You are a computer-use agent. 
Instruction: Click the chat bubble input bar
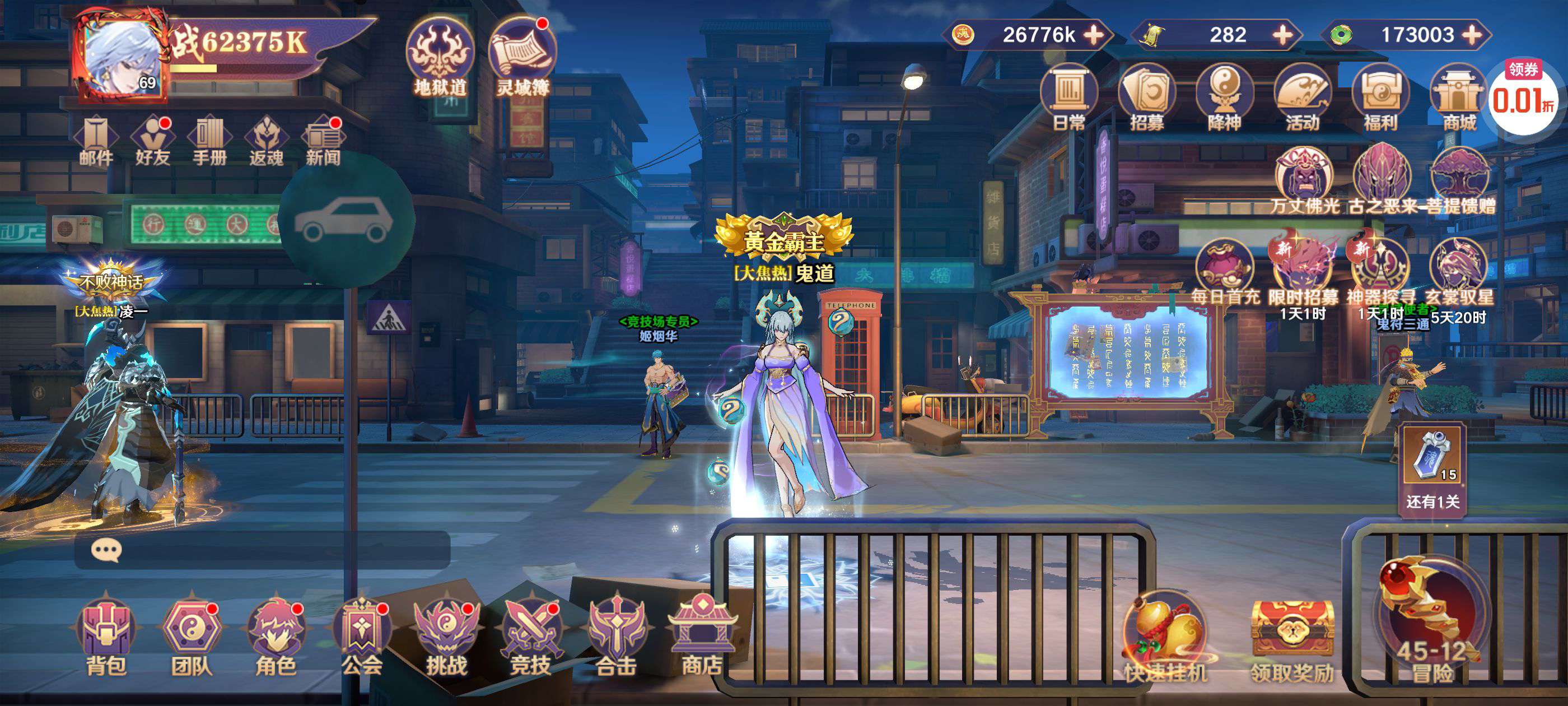click(262, 551)
